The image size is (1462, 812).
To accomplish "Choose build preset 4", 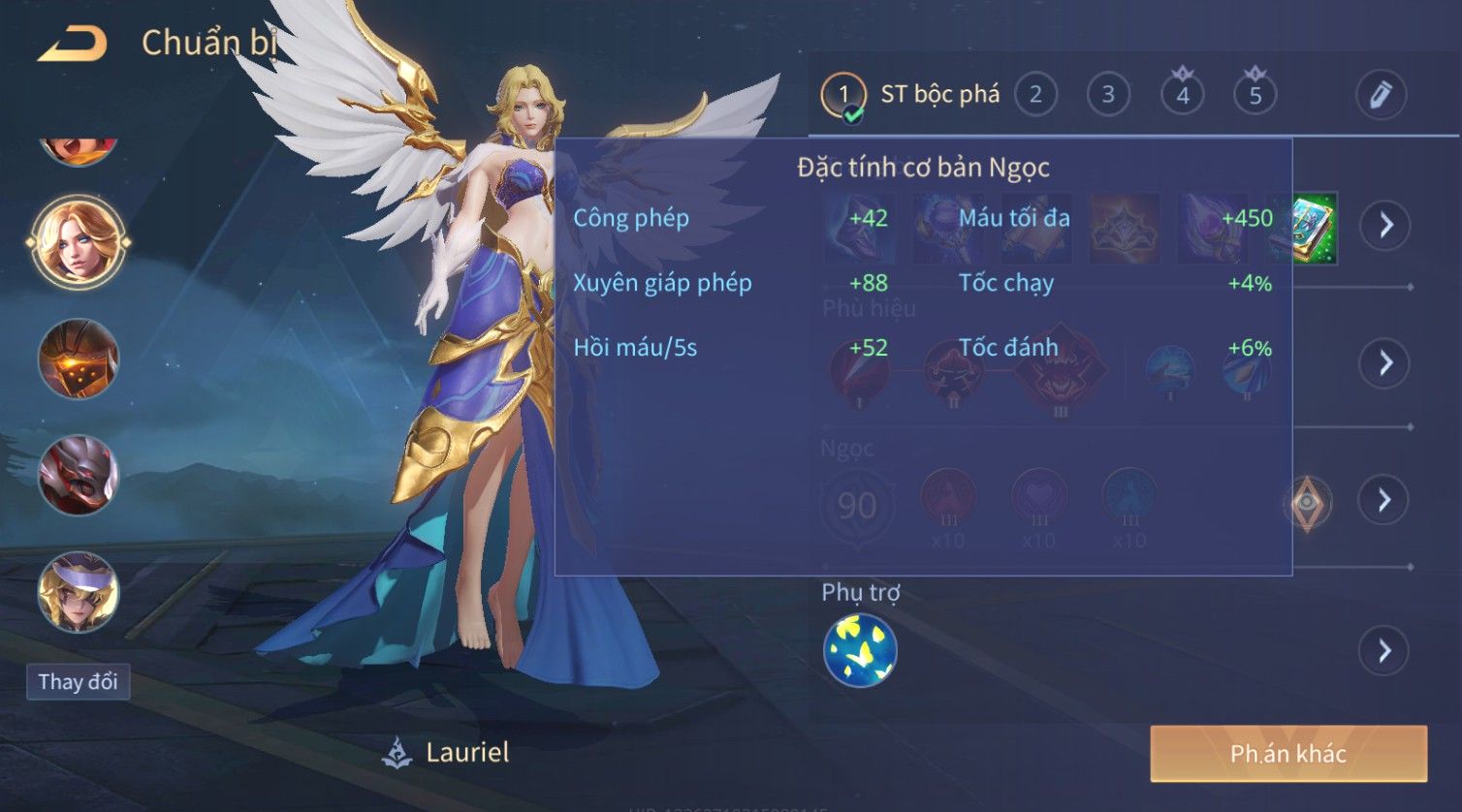I will (1182, 95).
